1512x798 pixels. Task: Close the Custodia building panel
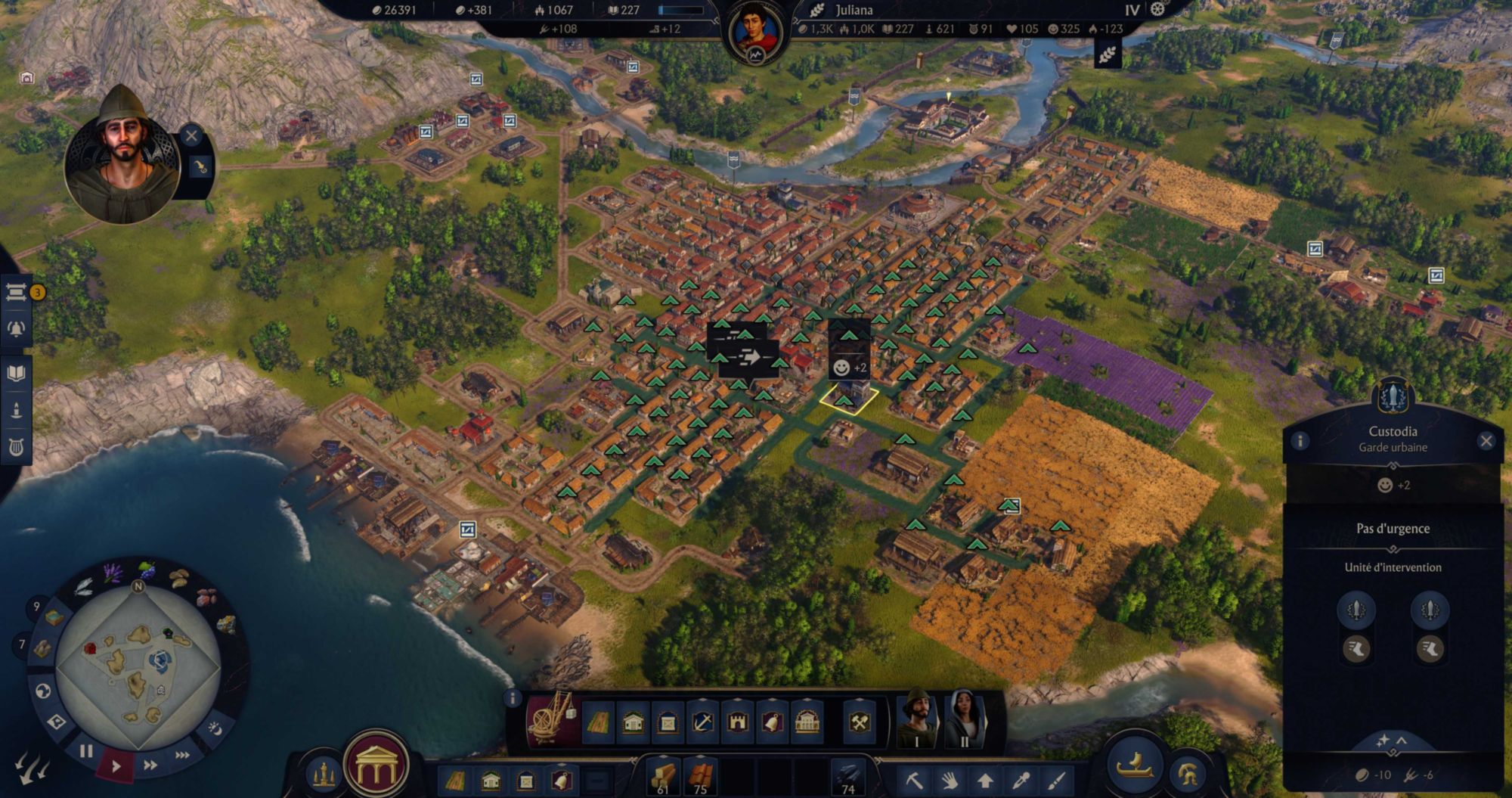pos(1486,441)
